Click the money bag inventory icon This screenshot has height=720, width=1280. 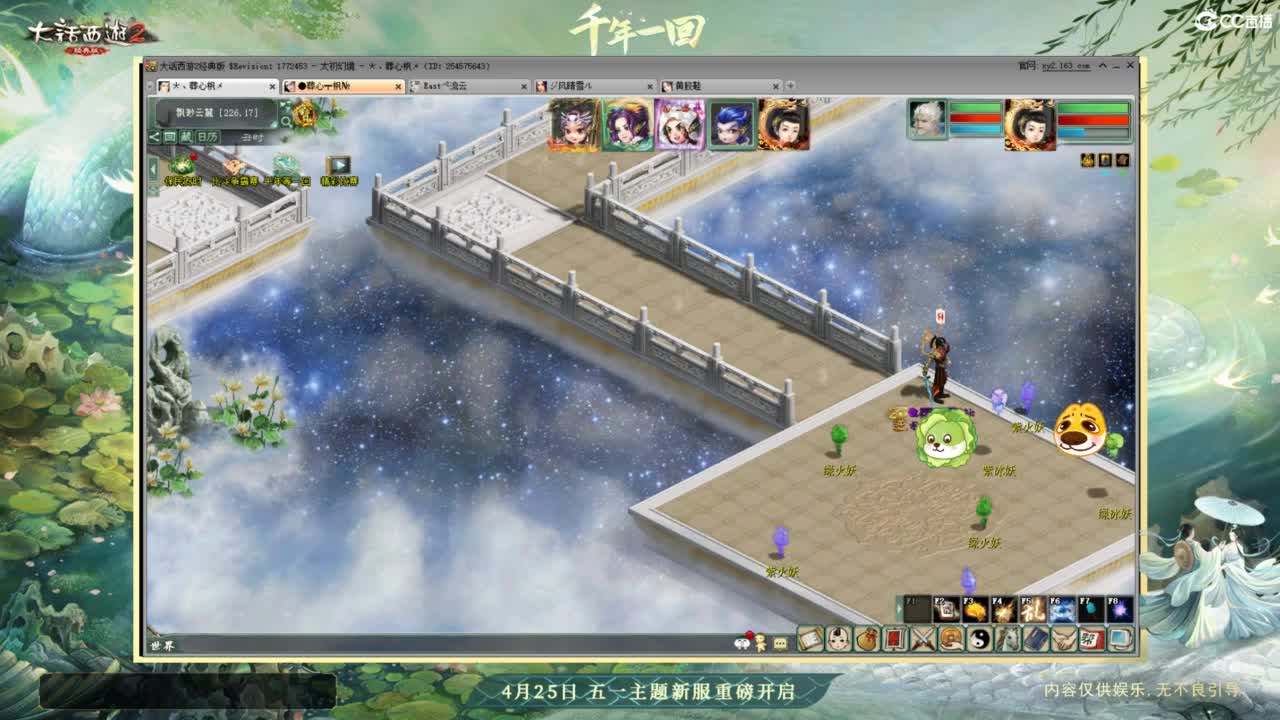(x=866, y=641)
